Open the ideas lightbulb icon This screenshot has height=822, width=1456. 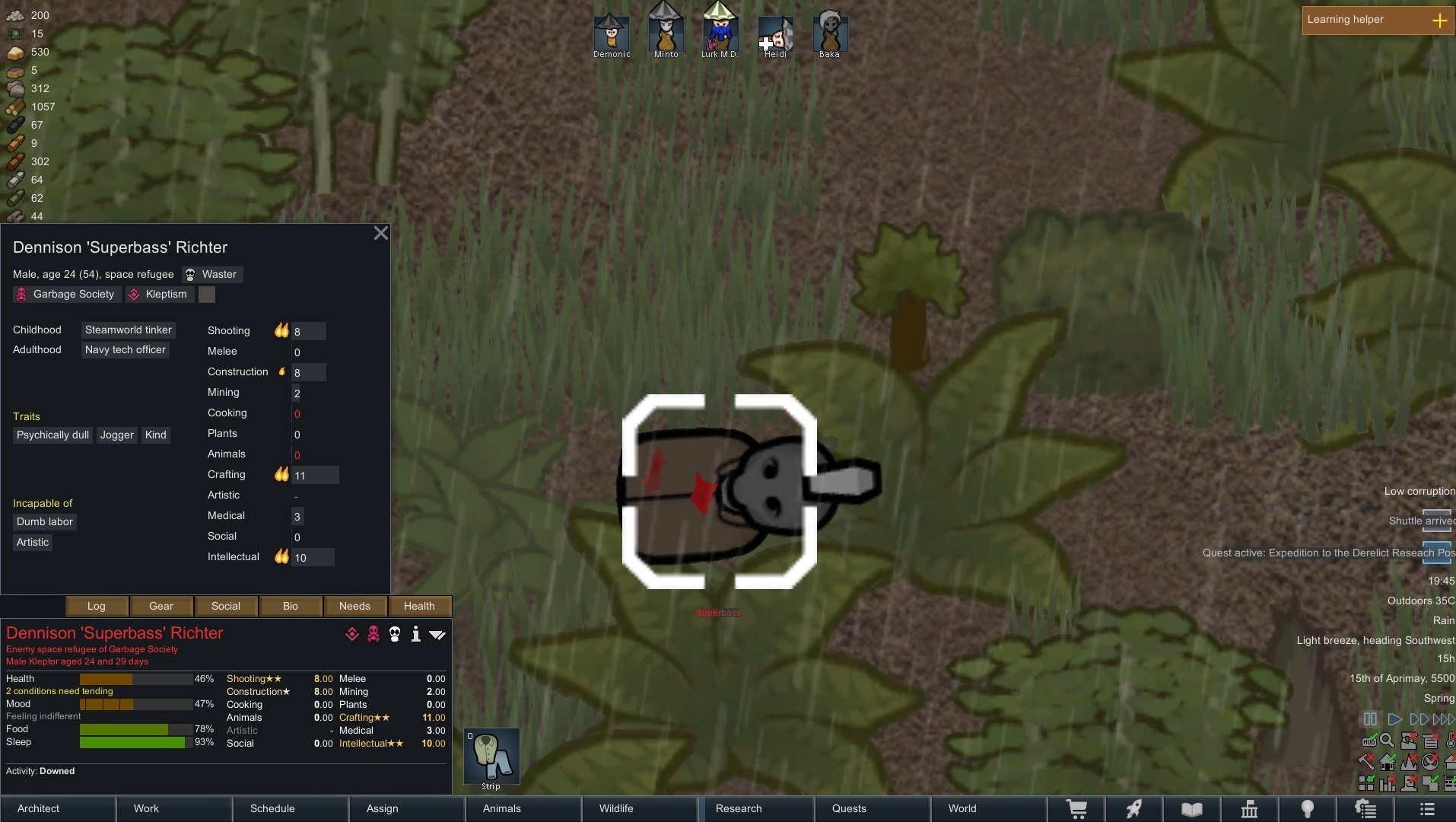click(x=1307, y=809)
